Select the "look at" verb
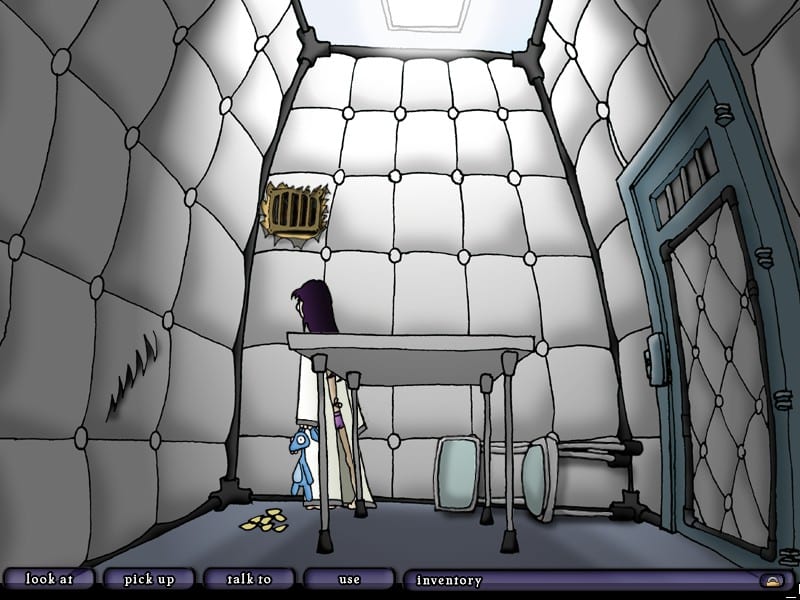Screen dimensions: 800x600 click(48, 579)
